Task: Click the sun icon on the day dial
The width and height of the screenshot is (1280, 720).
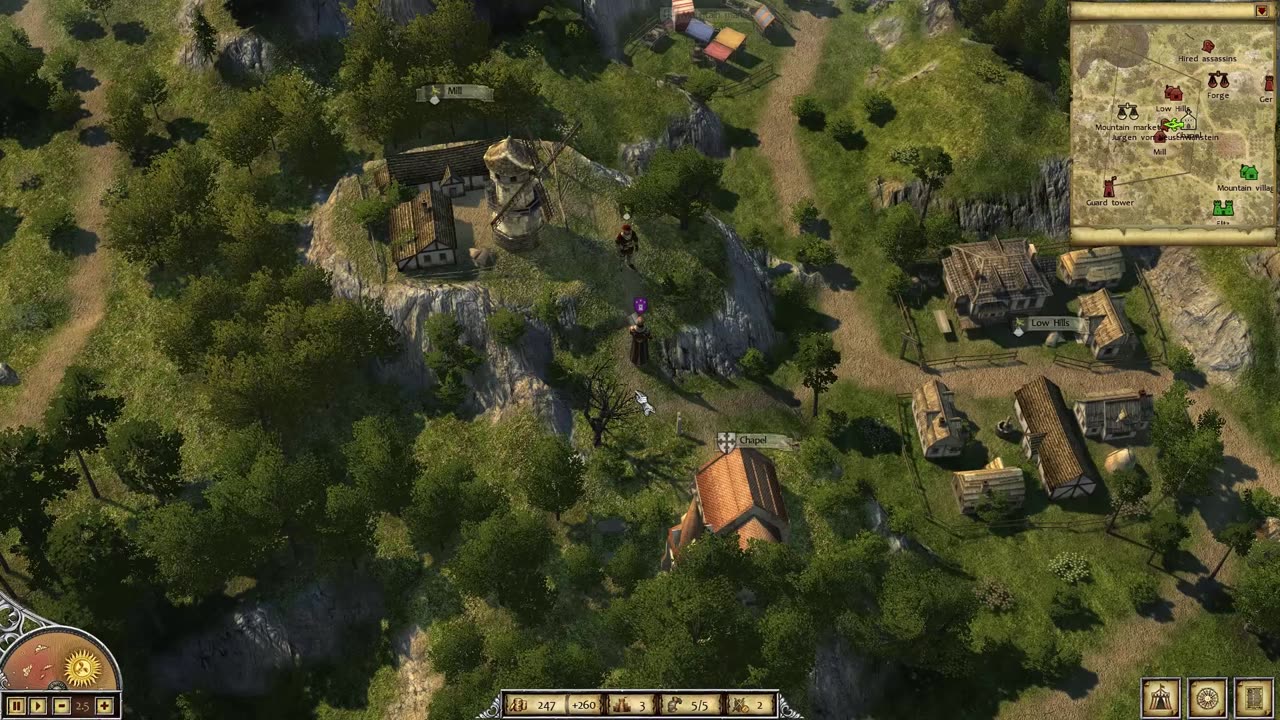Action: click(x=82, y=667)
